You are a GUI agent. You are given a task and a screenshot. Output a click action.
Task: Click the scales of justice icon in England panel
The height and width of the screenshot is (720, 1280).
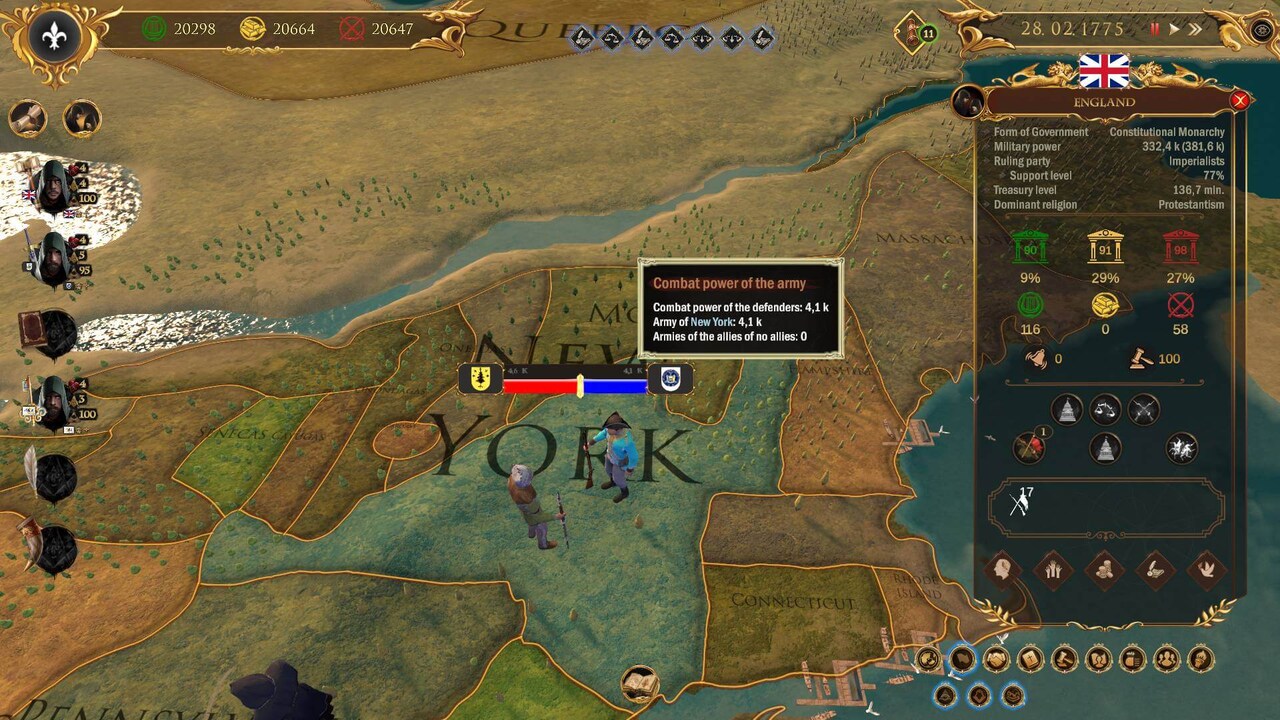[x=1104, y=409]
